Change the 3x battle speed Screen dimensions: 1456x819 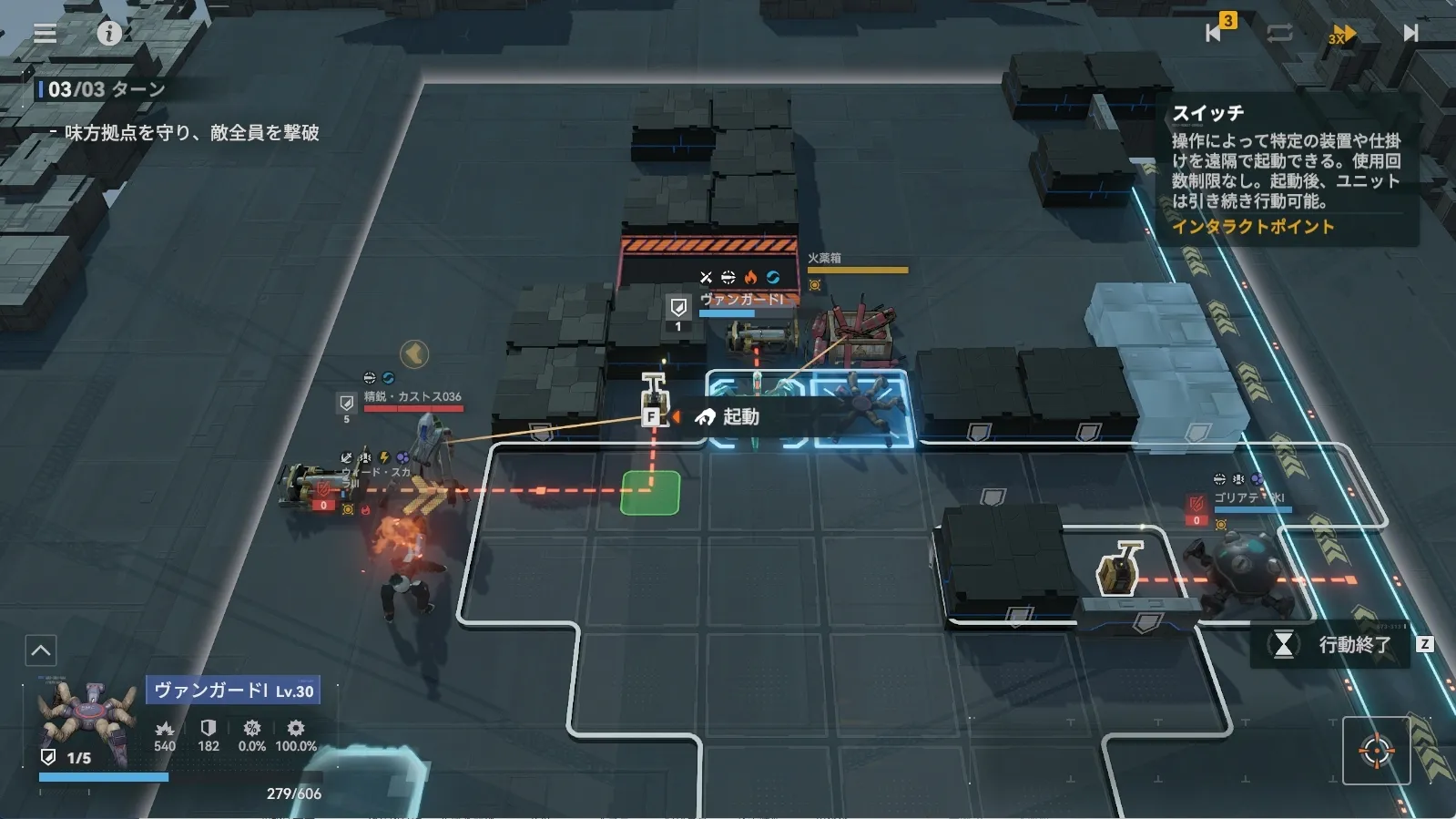coord(1341,35)
